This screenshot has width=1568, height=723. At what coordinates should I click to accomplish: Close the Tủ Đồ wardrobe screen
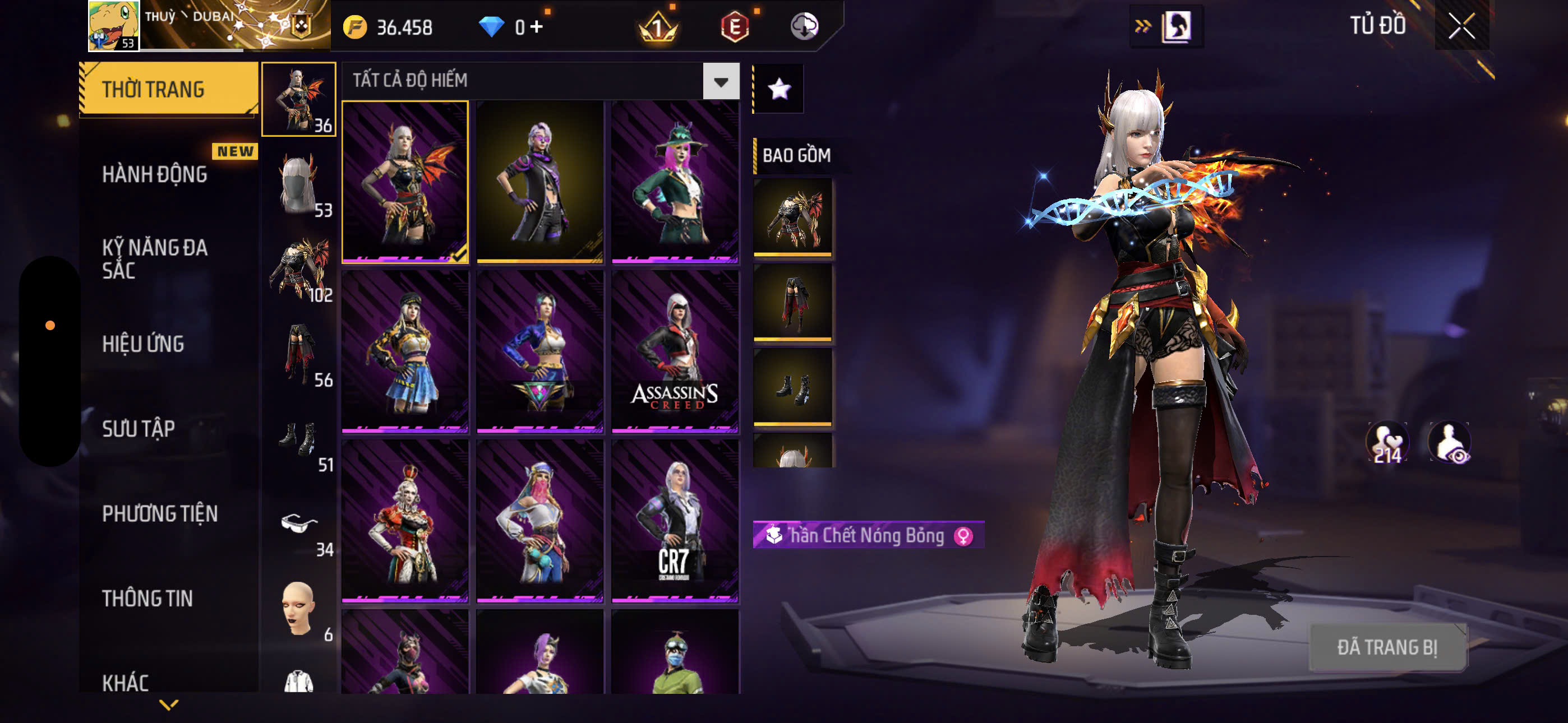click(1461, 26)
